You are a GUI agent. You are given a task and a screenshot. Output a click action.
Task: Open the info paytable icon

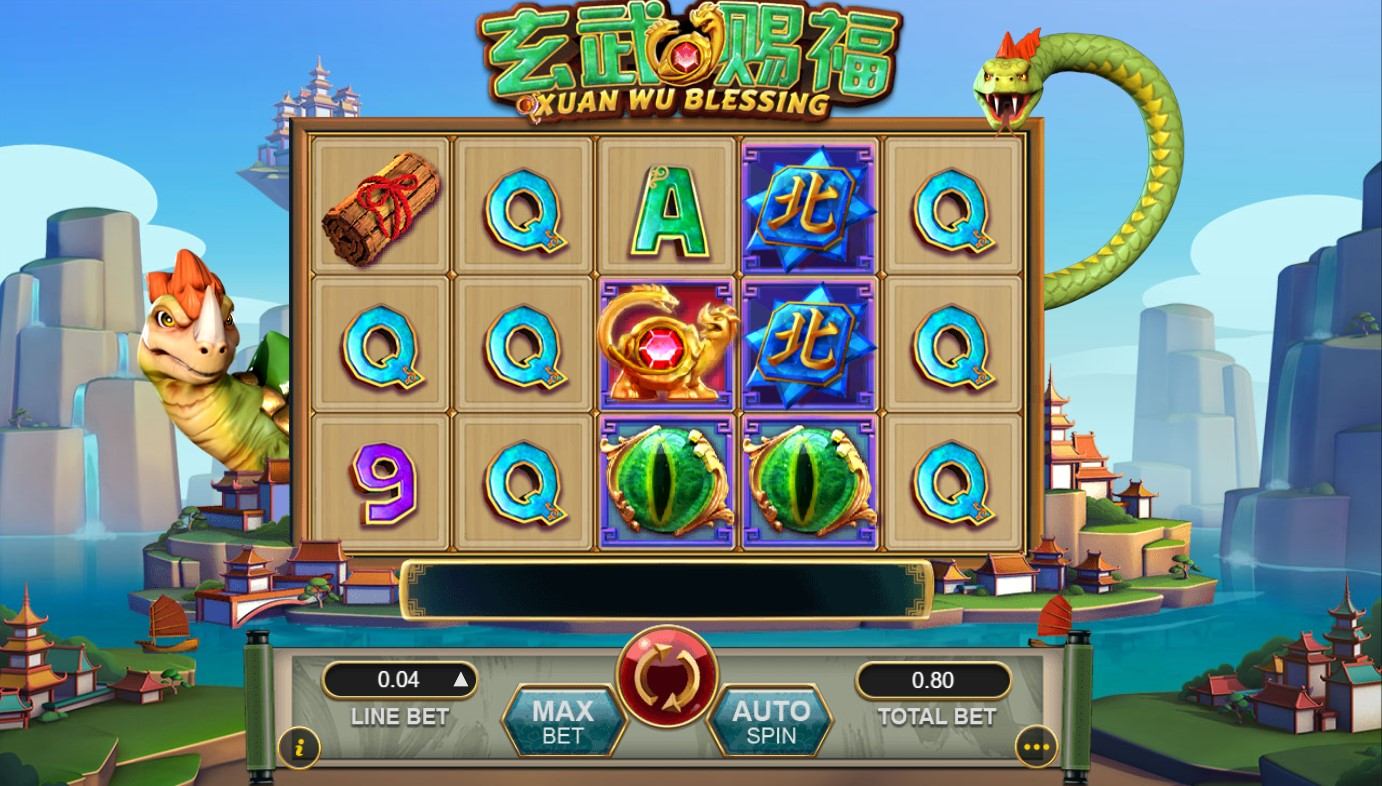299,745
